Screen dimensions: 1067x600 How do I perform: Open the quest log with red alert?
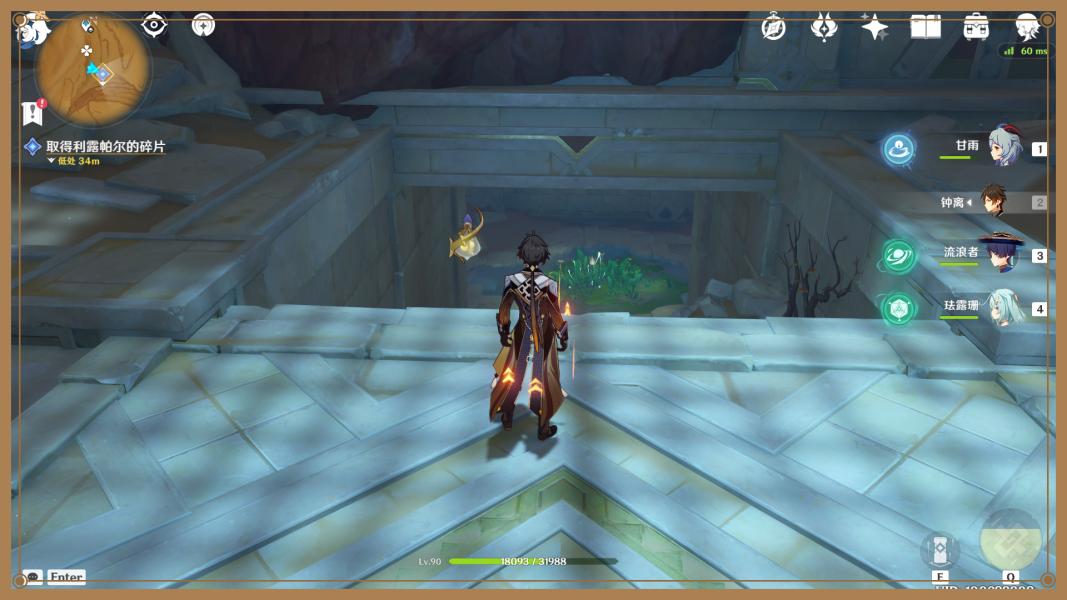tap(33, 111)
